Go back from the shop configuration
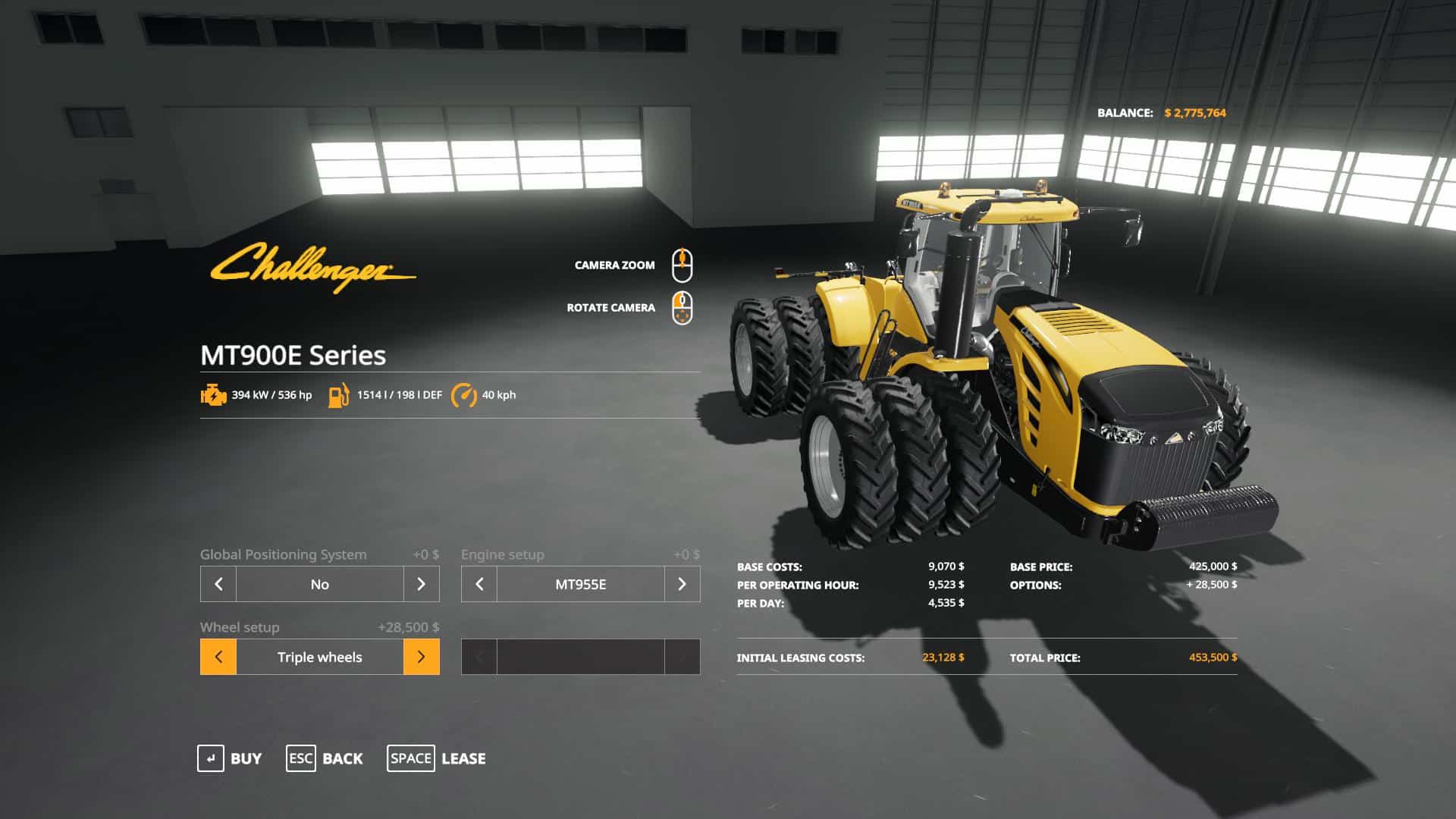 pos(325,758)
